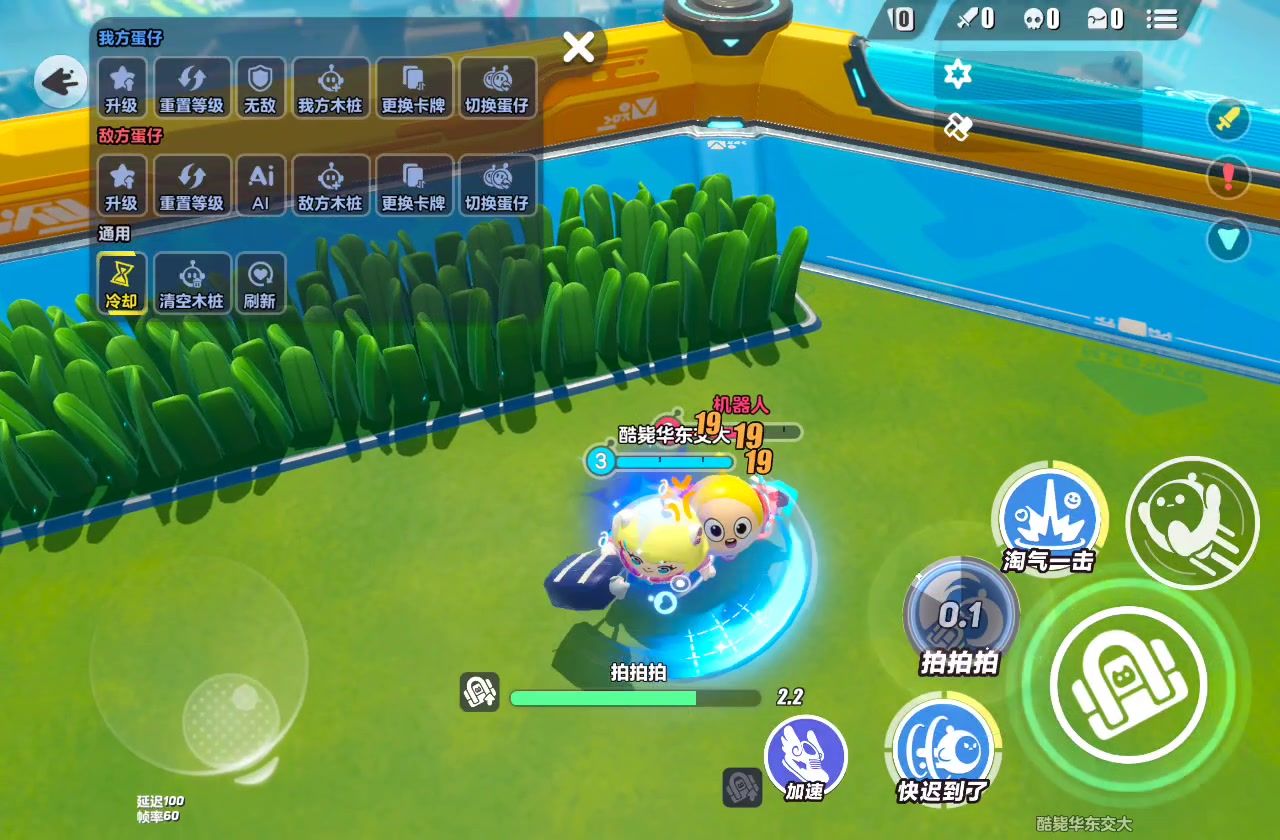Click the red exclamation mark icon
Image resolution: width=1280 pixels, height=840 pixels.
click(x=1228, y=177)
